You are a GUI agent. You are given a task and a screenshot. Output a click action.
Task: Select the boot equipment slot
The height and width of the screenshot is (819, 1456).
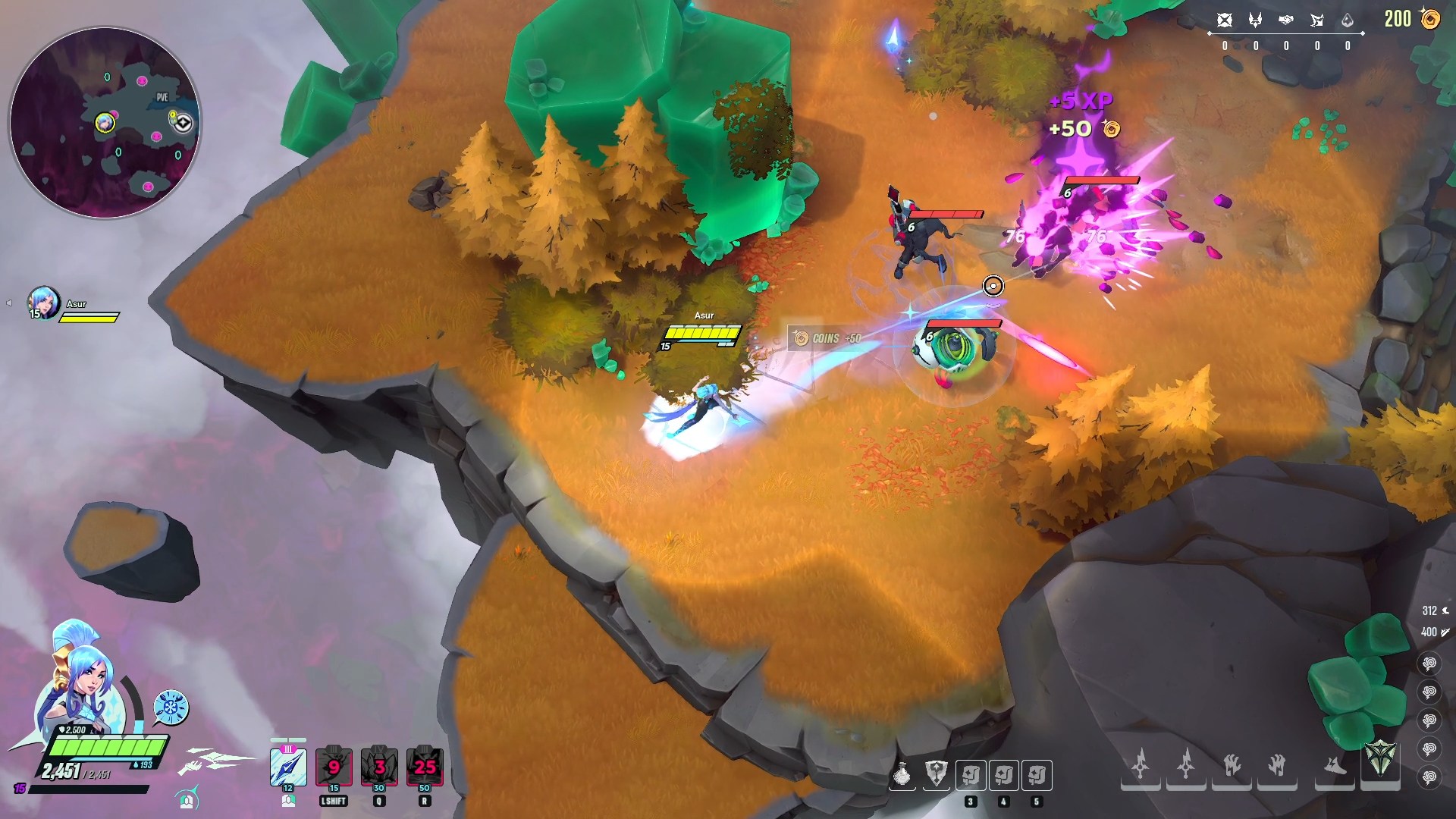coord(1335,764)
